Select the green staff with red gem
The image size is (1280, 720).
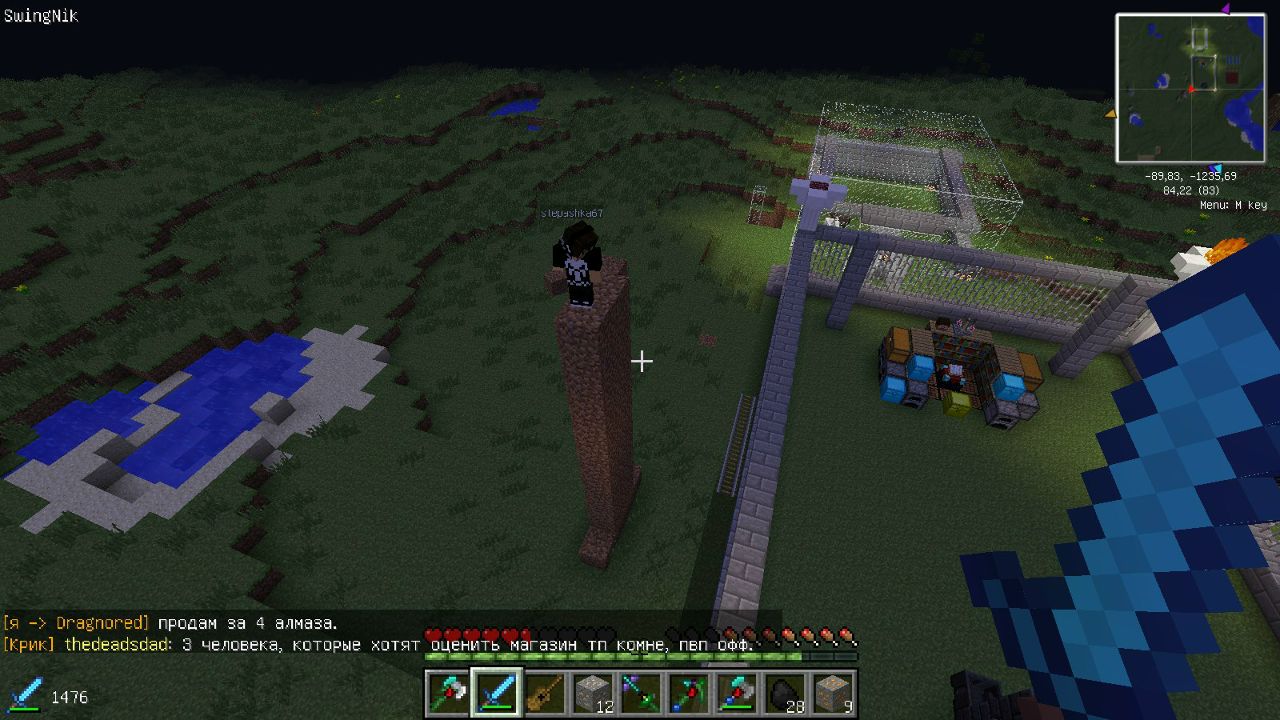click(688, 692)
